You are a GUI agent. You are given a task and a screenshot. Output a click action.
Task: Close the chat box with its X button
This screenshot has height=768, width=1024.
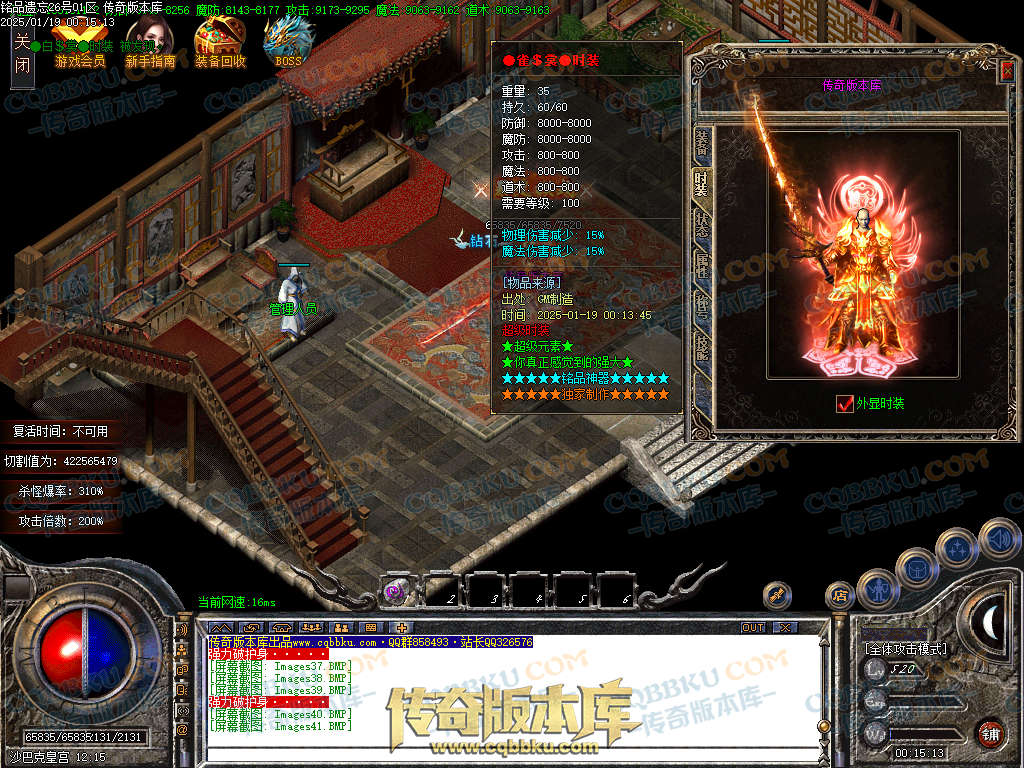click(785, 627)
